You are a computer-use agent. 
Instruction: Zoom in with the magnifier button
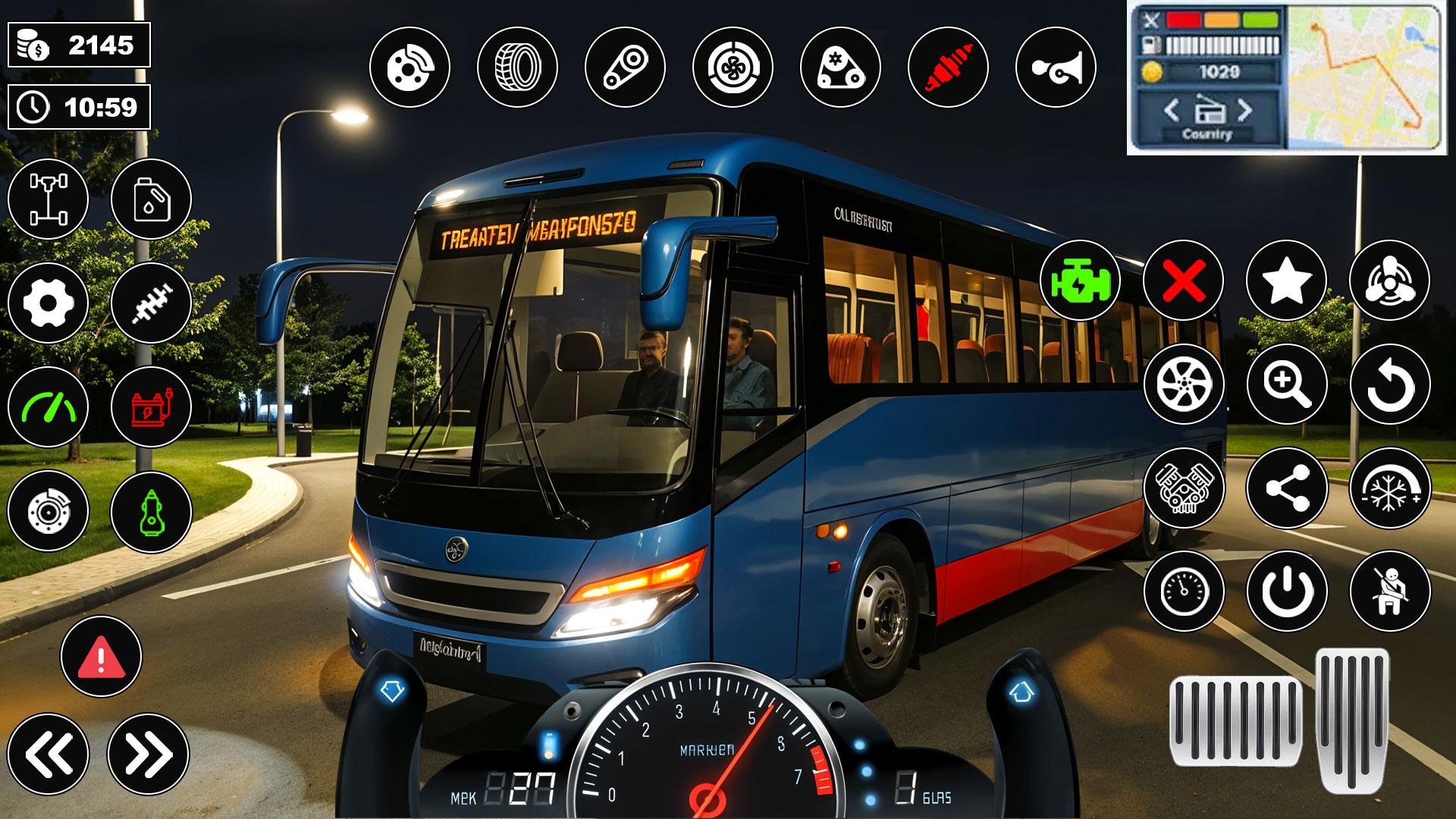click(1286, 384)
